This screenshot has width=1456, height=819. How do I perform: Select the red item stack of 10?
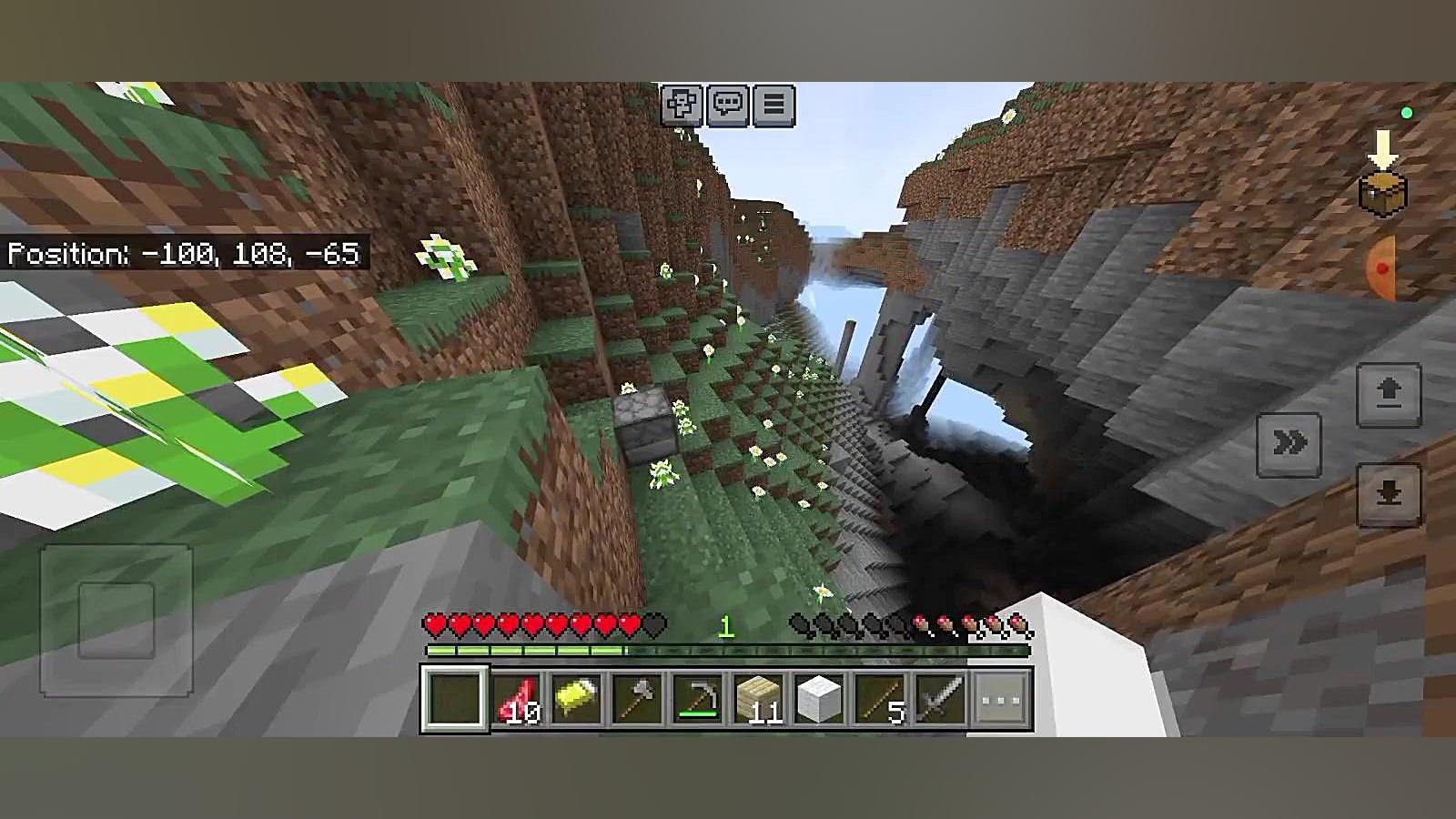pos(516,700)
